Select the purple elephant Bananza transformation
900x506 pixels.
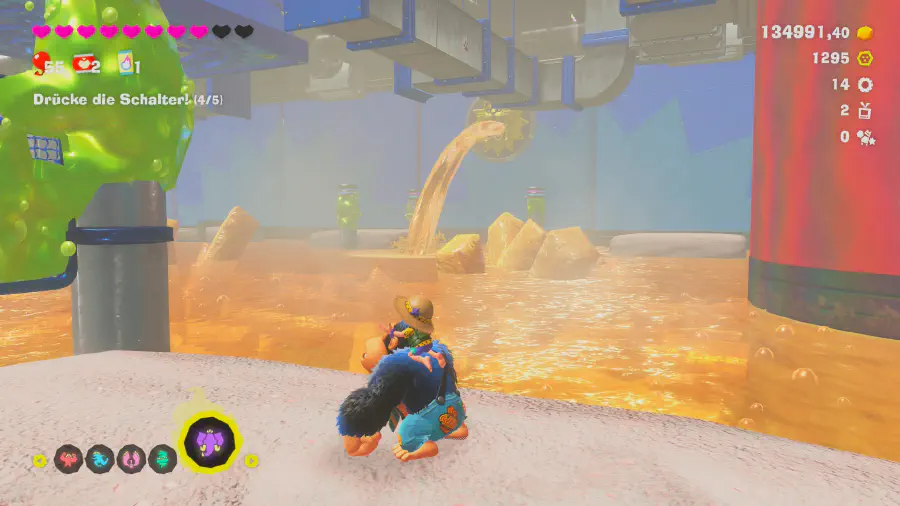tap(210, 442)
